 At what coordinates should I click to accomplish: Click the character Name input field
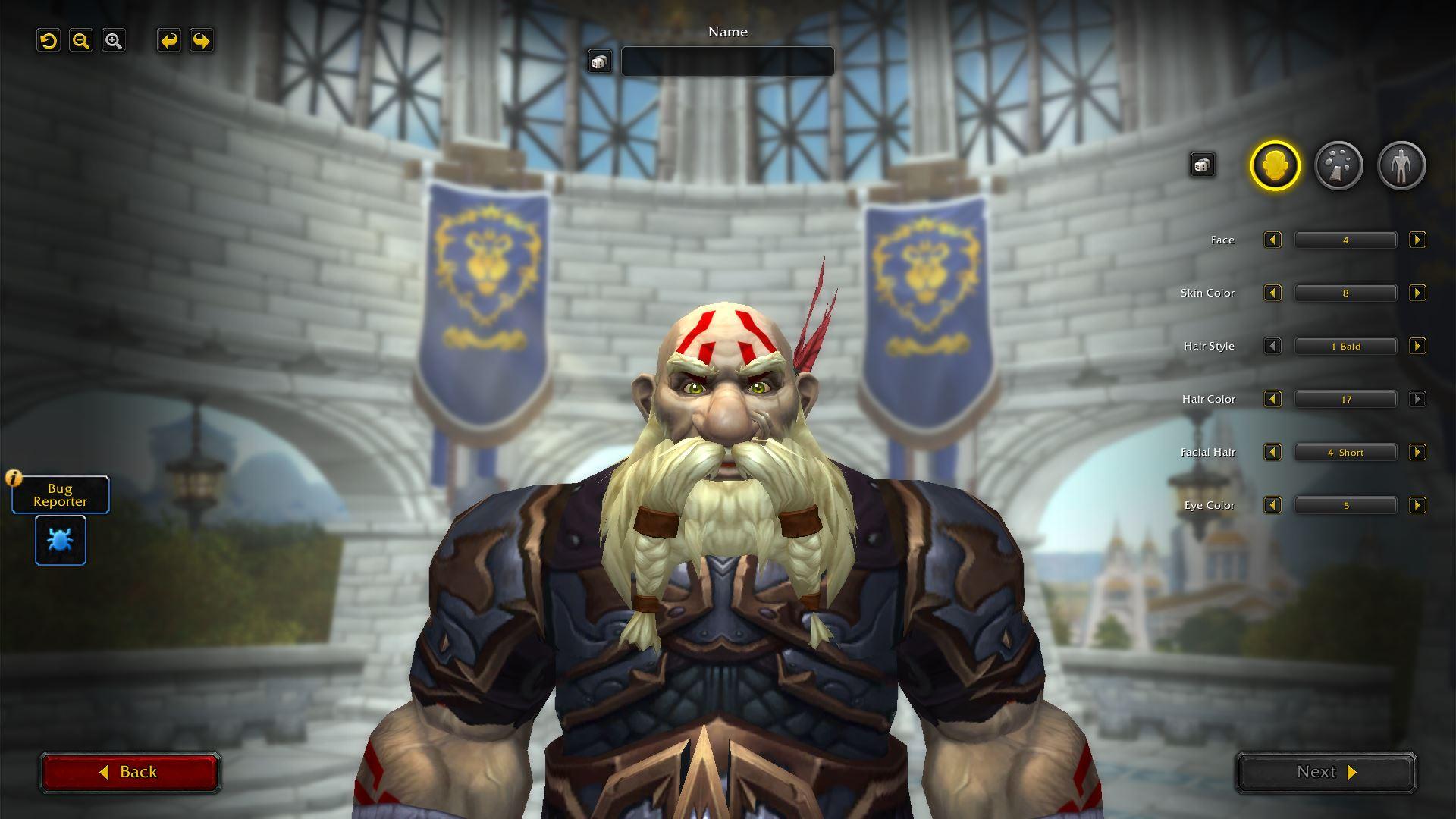click(726, 61)
